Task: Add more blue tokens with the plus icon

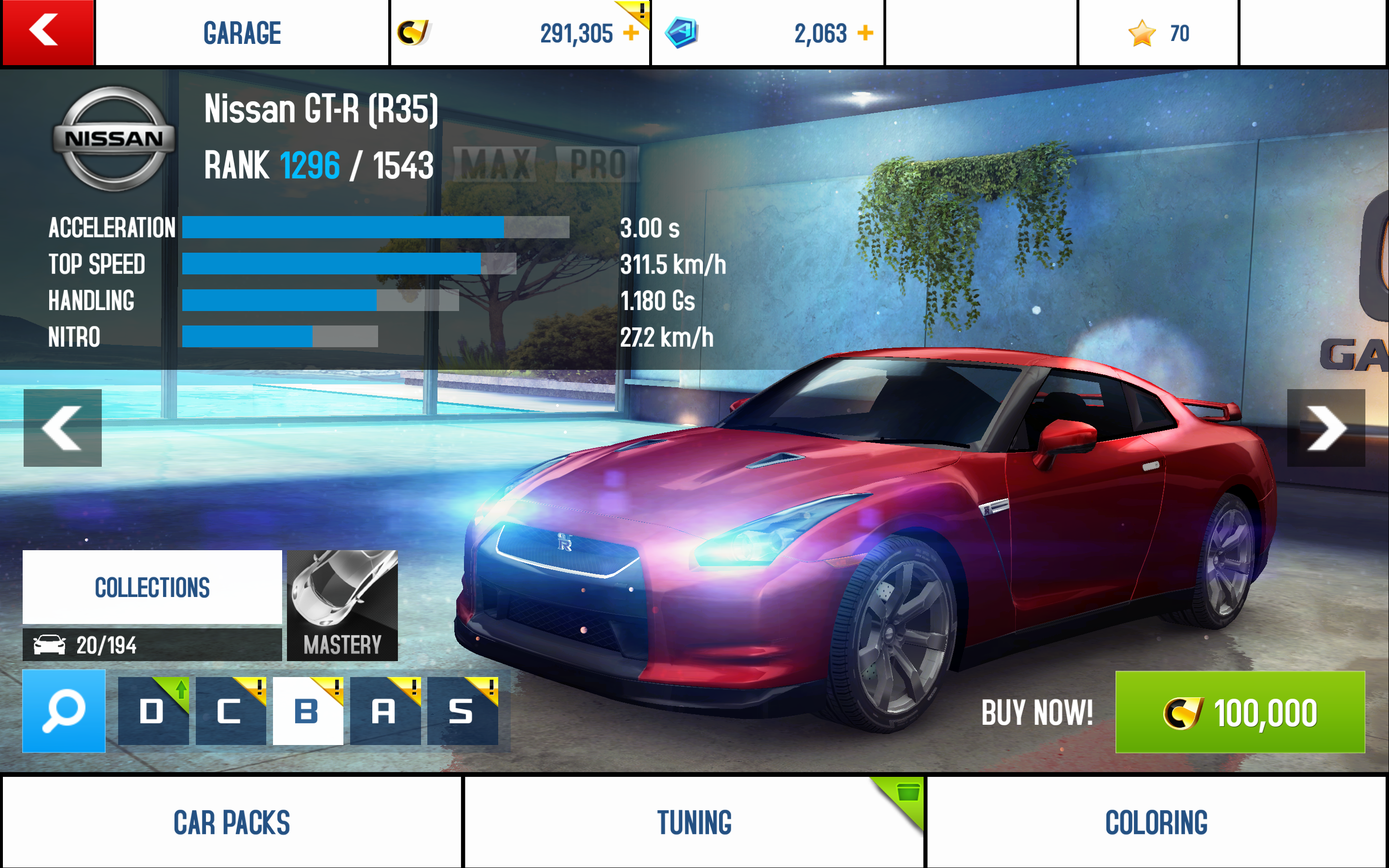Action: tap(865, 33)
